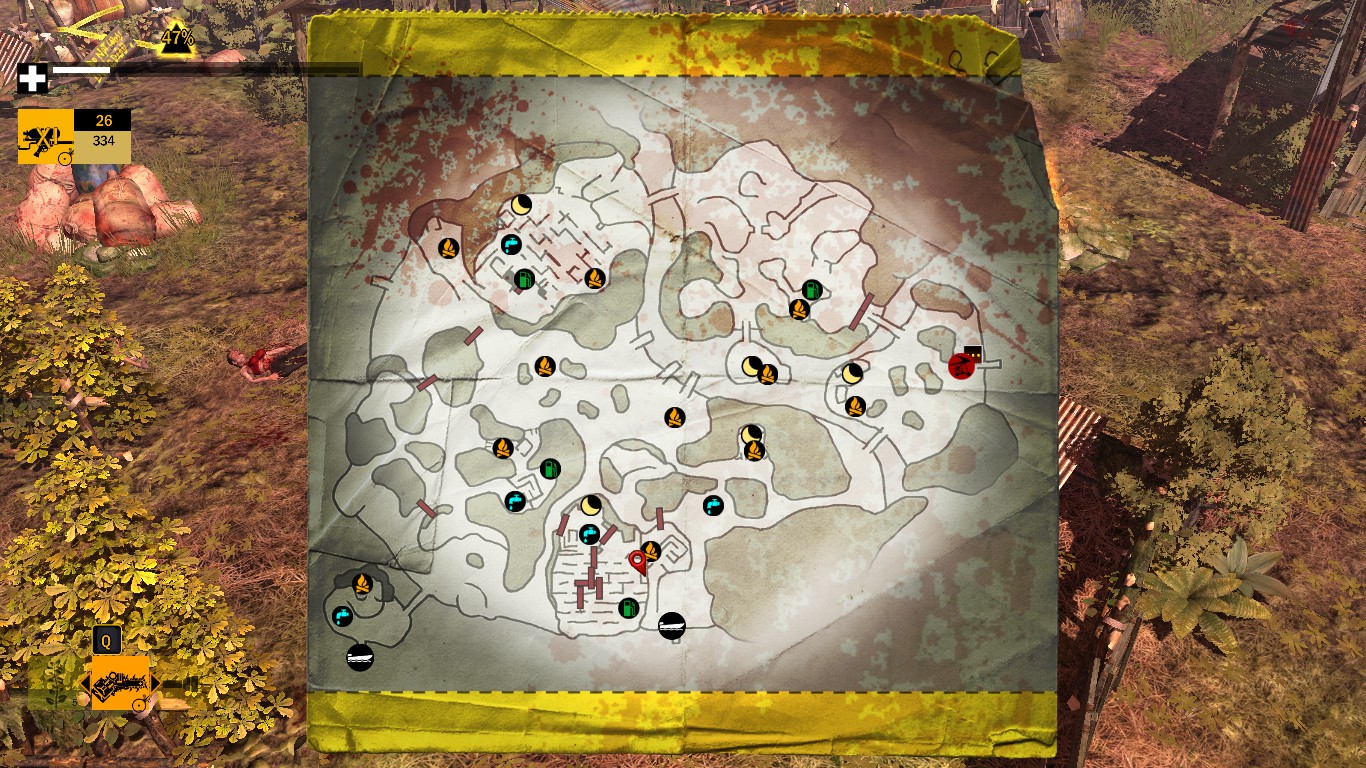Select the boat marker at bottom-left shore
The height and width of the screenshot is (768, 1366).
pyautogui.click(x=358, y=660)
